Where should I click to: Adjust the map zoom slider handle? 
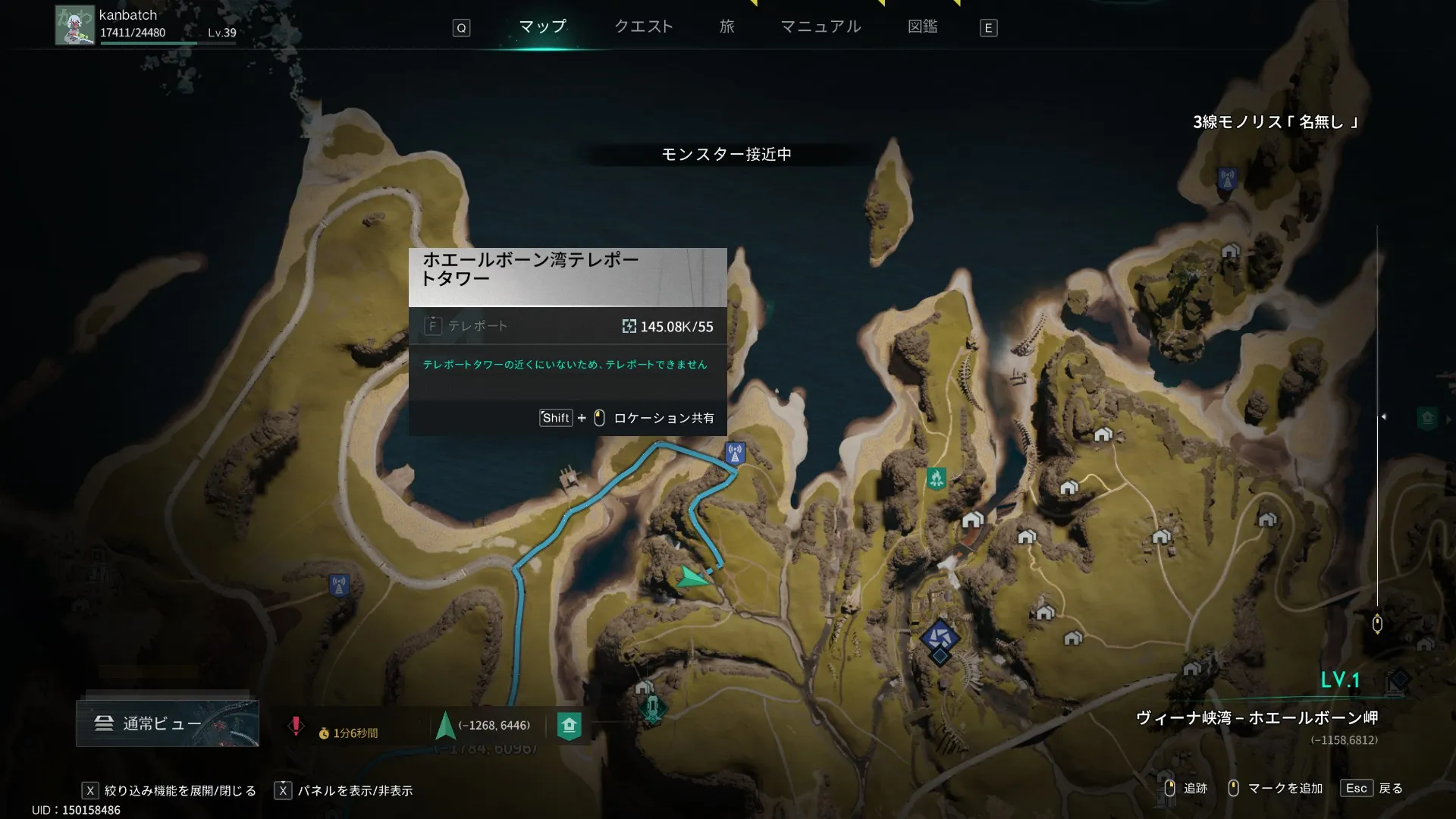(x=1377, y=623)
